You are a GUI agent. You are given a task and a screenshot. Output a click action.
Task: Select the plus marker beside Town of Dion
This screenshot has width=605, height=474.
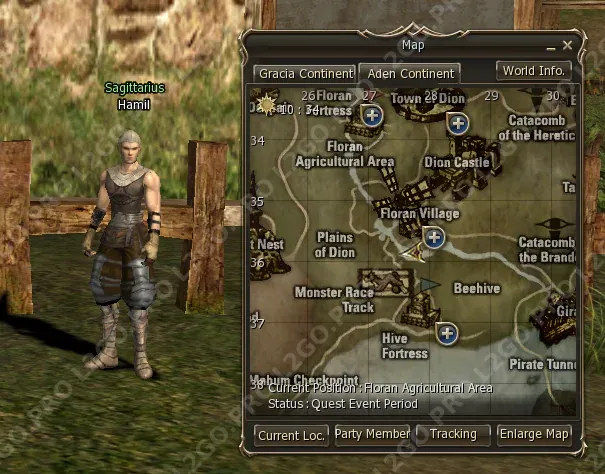pos(458,123)
